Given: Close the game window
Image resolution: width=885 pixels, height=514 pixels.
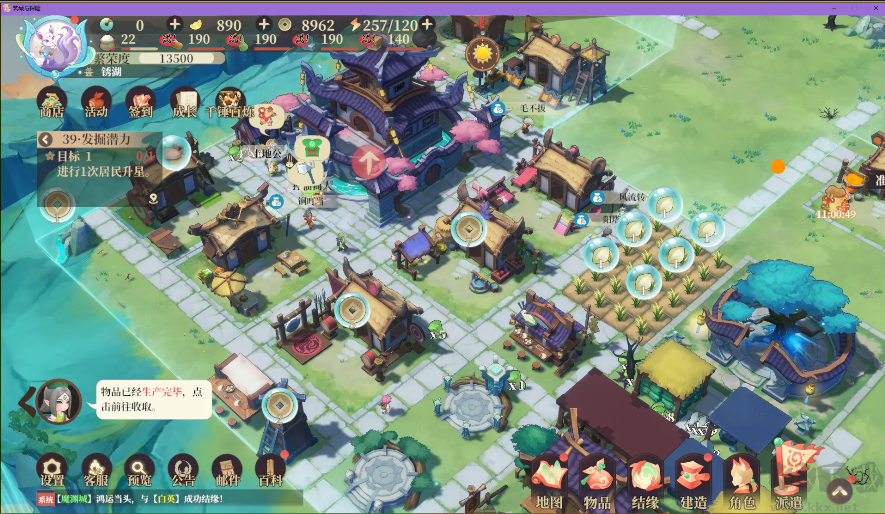Looking at the screenshot, I should coord(871,6).
